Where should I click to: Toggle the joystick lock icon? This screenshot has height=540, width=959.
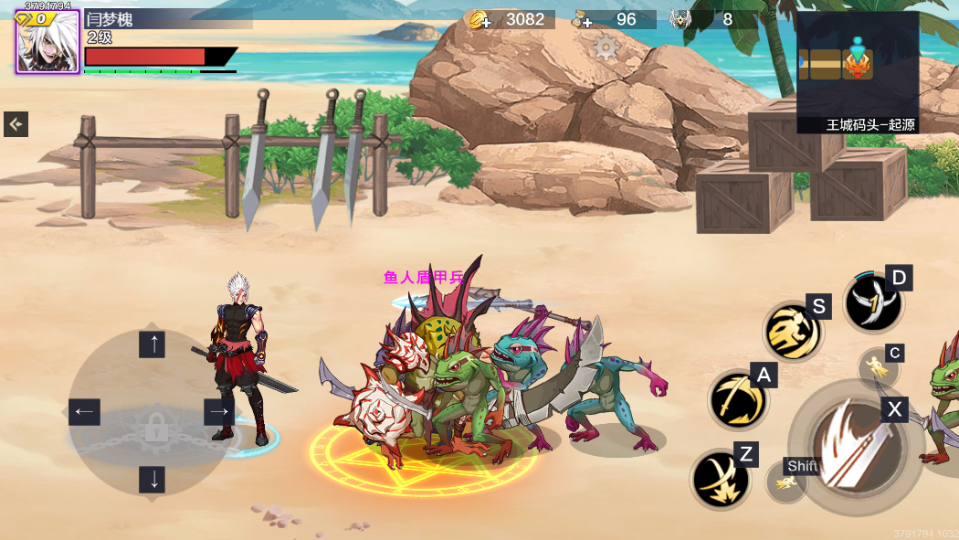[x=154, y=428]
